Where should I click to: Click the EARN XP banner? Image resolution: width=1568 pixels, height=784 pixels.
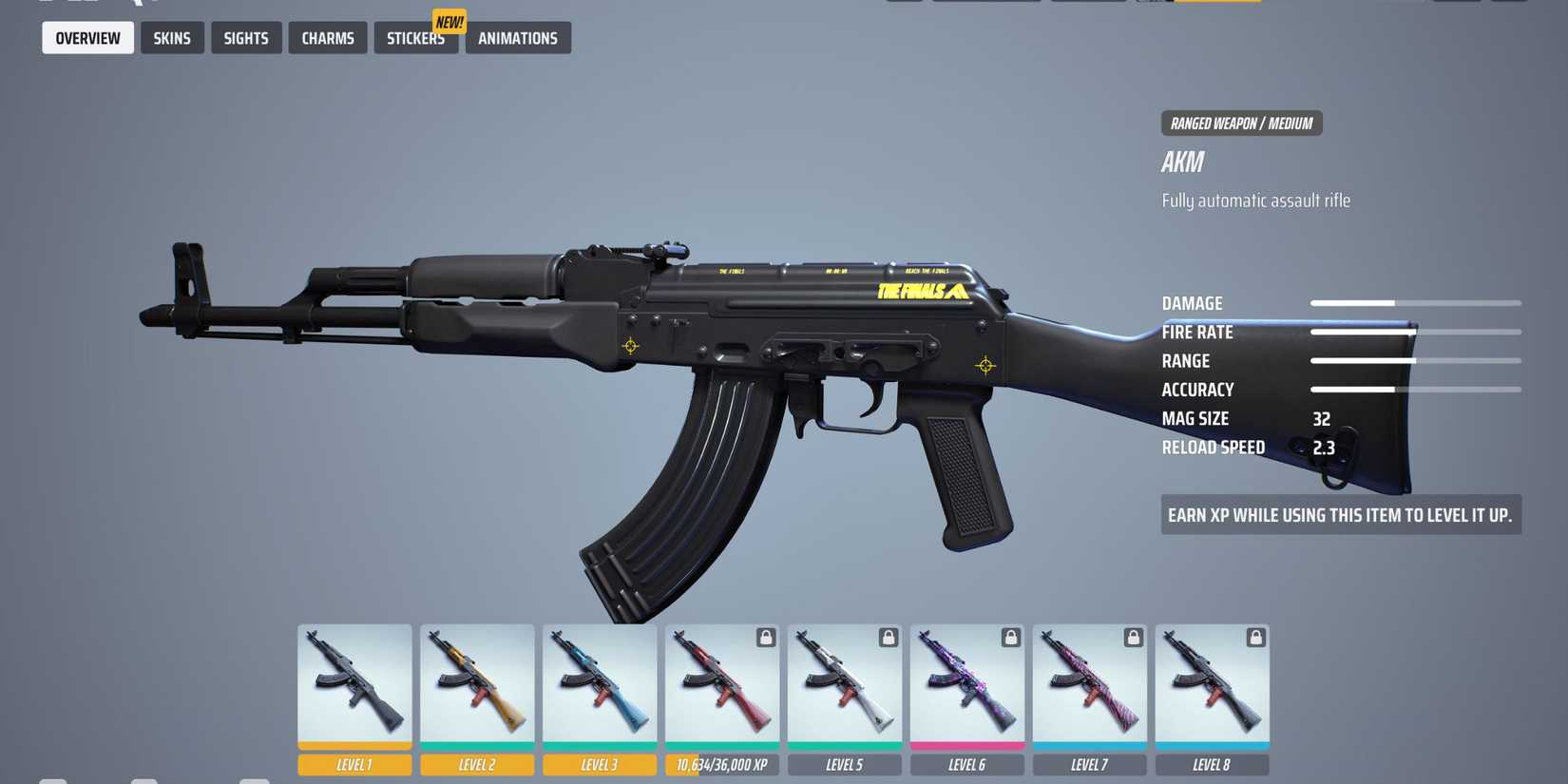[x=1341, y=514]
